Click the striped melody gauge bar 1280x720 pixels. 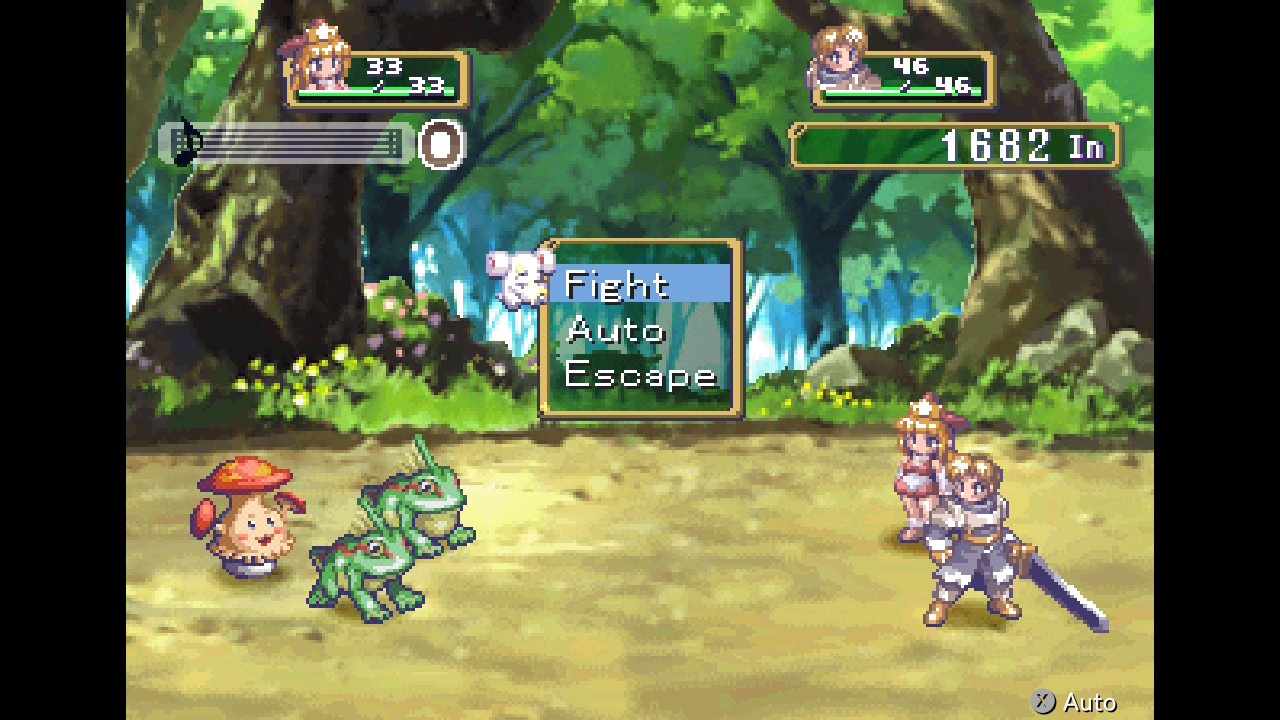300,143
